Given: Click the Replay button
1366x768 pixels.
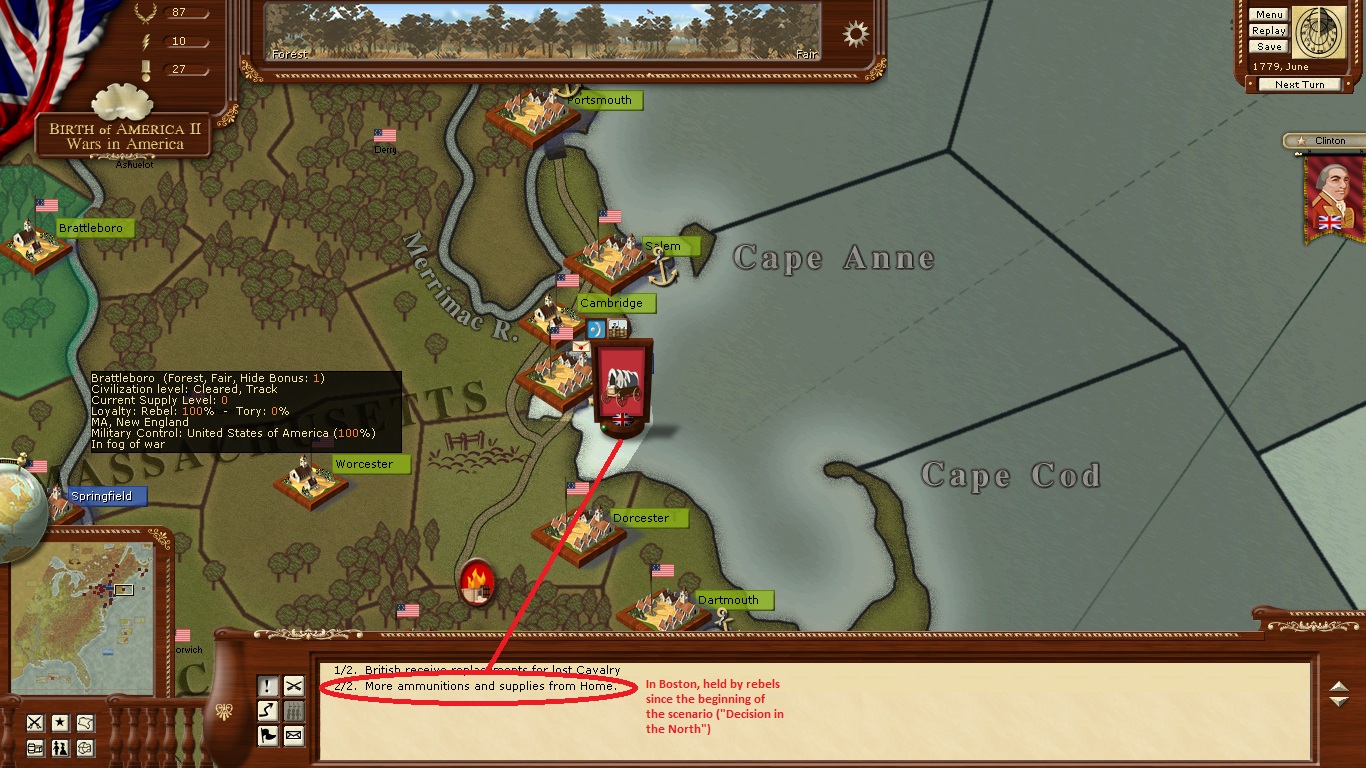Looking at the screenshot, I should [x=1269, y=31].
